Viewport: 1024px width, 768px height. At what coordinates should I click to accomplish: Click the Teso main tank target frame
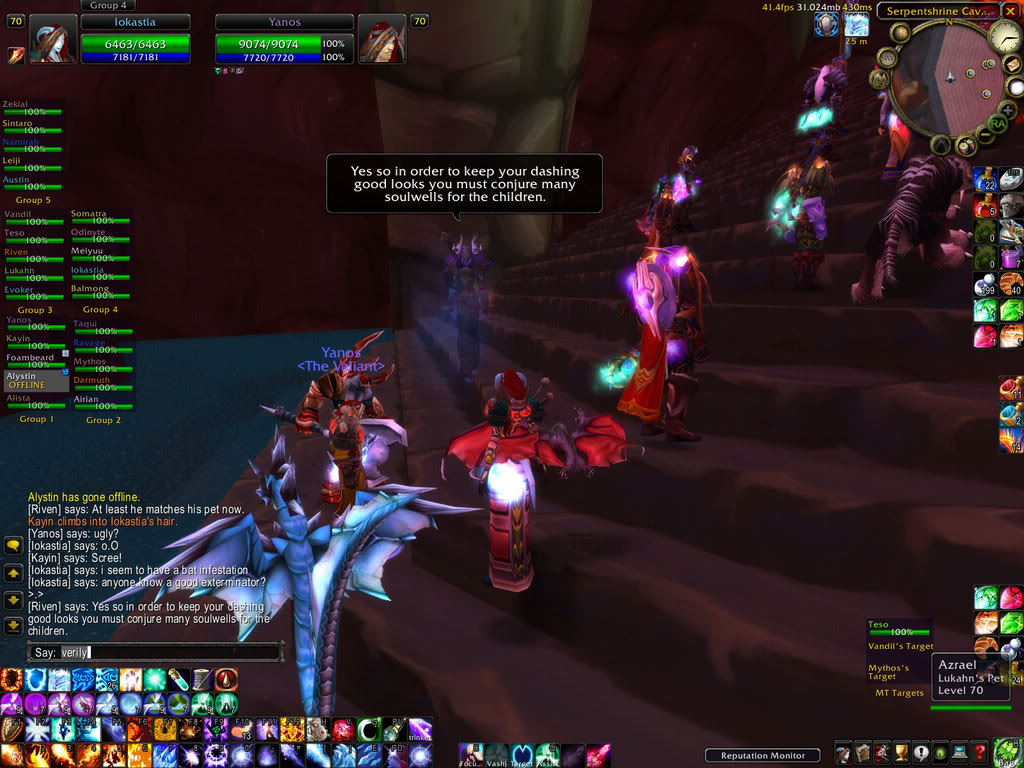(898, 627)
